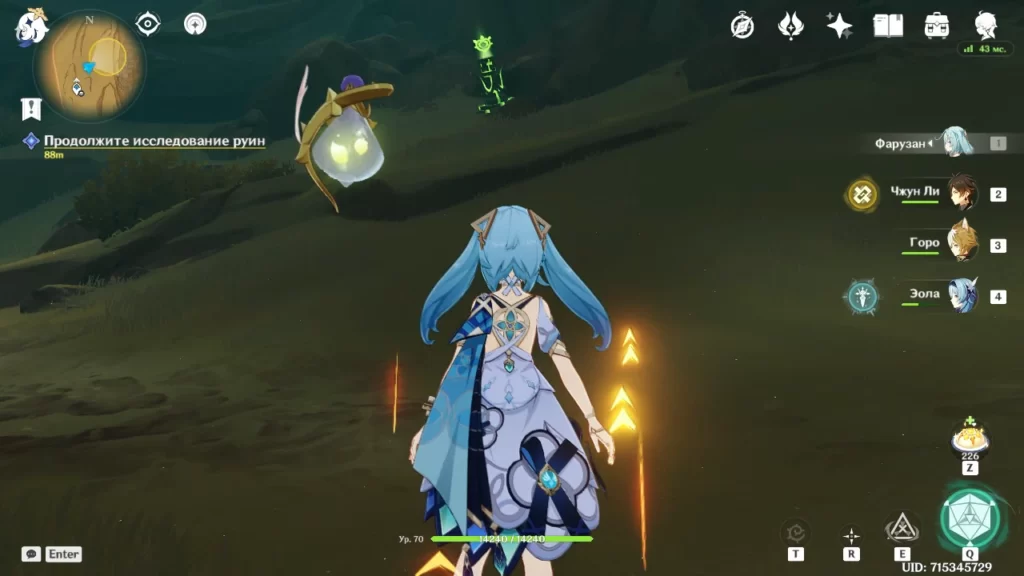Open the character screen head icon
1024x576 pixels.
click(986, 26)
